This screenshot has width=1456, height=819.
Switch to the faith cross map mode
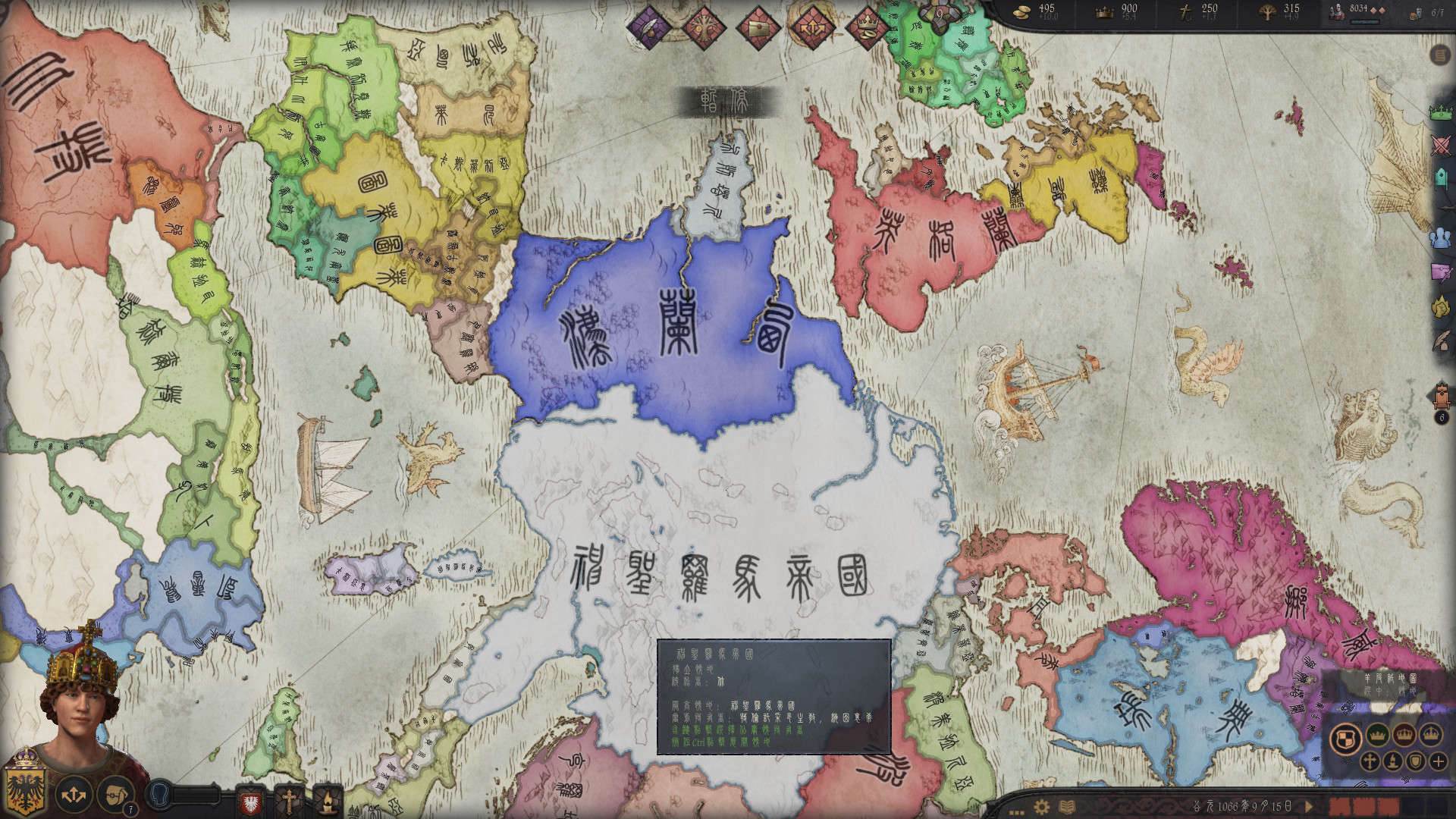[x=1371, y=761]
